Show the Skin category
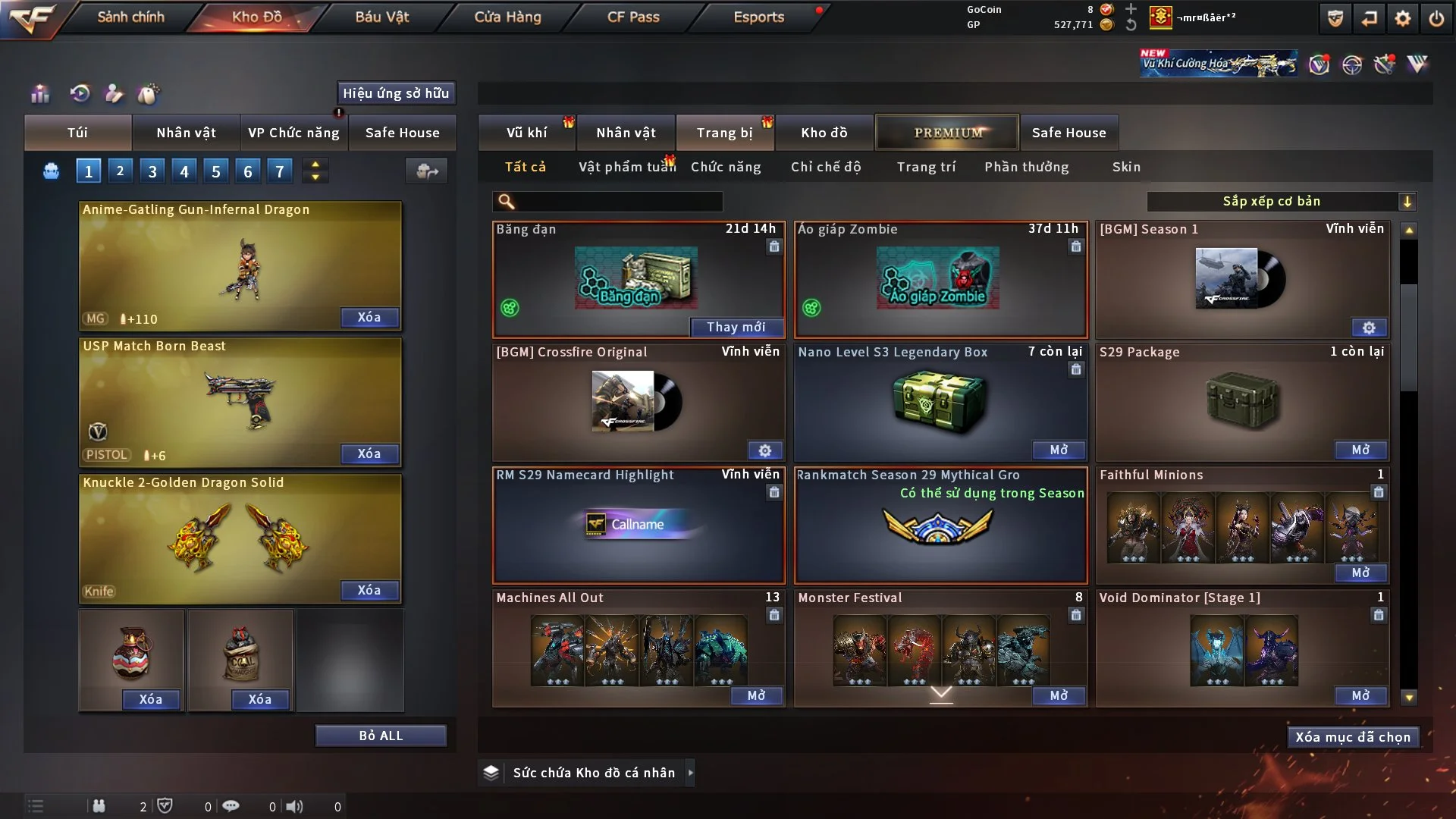1456x819 pixels. [1126, 167]
